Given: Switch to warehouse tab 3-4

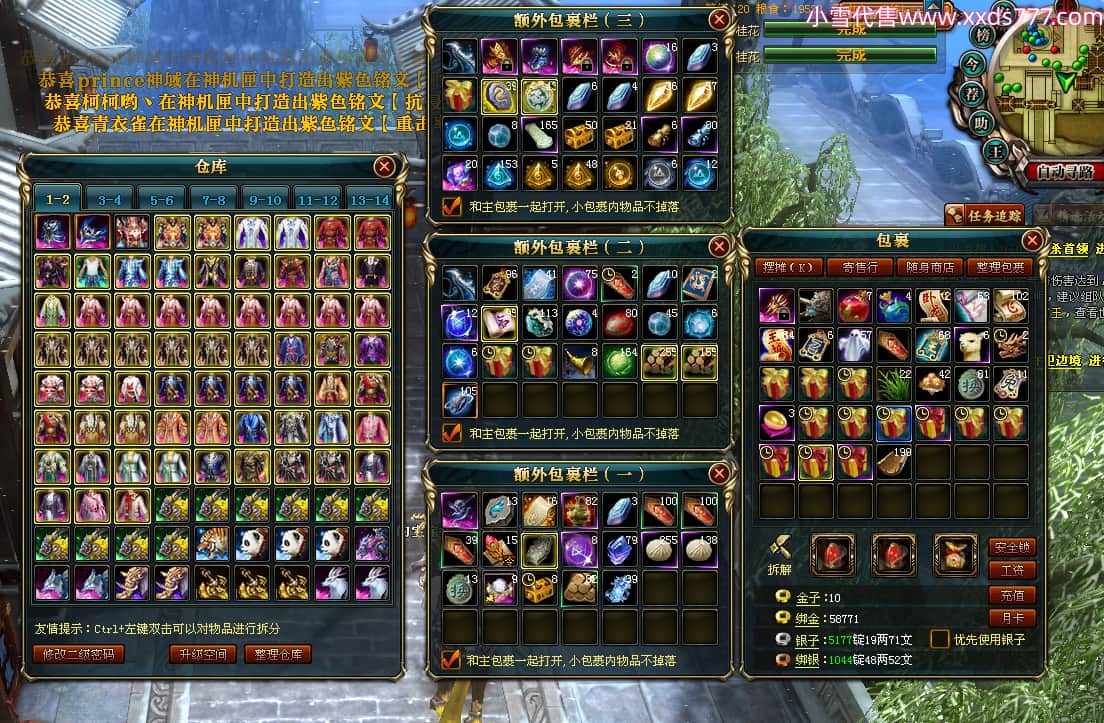Looking at the screenshot, I should [x=109, y=199].
